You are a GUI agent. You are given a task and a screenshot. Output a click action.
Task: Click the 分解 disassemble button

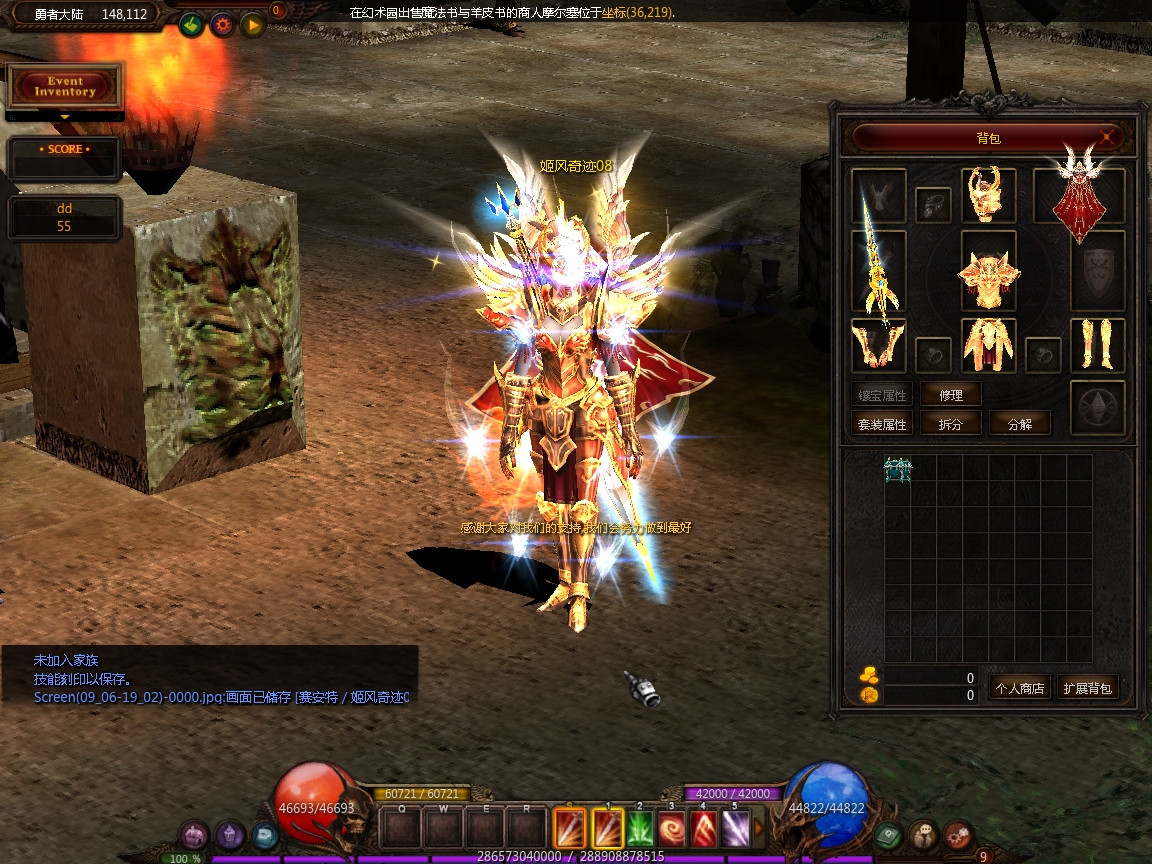(x=1020, y=424)
